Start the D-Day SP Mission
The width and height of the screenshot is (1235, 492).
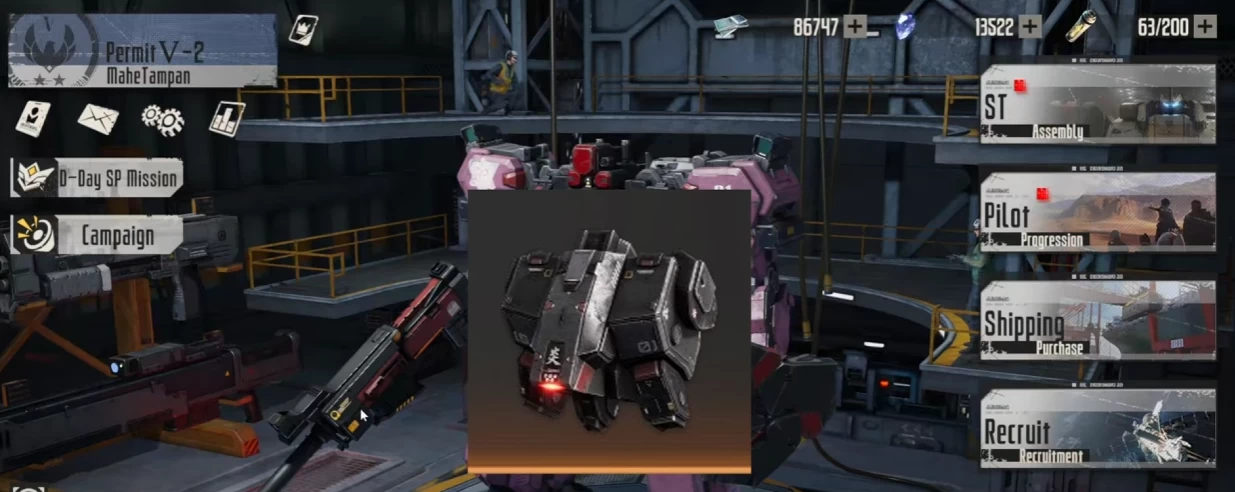point(97,179)
